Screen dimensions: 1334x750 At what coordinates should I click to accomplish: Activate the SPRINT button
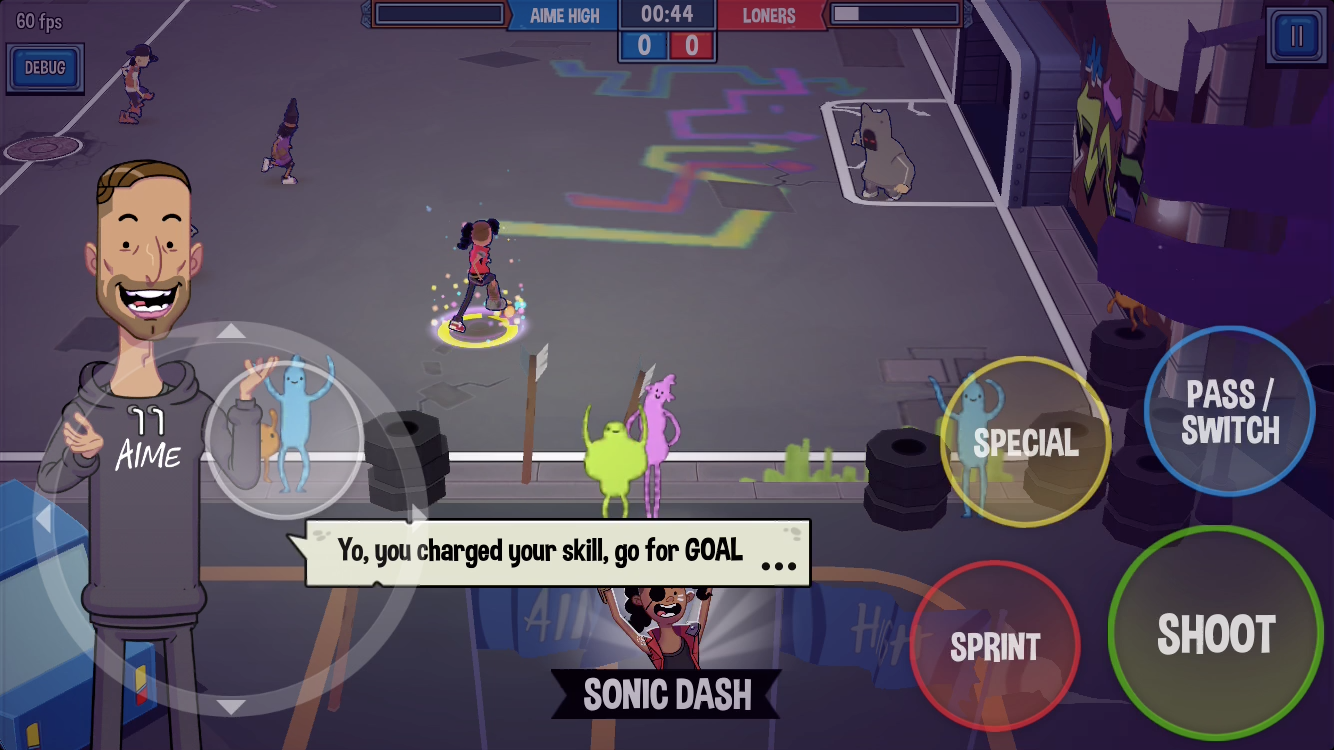coord(995,647)
